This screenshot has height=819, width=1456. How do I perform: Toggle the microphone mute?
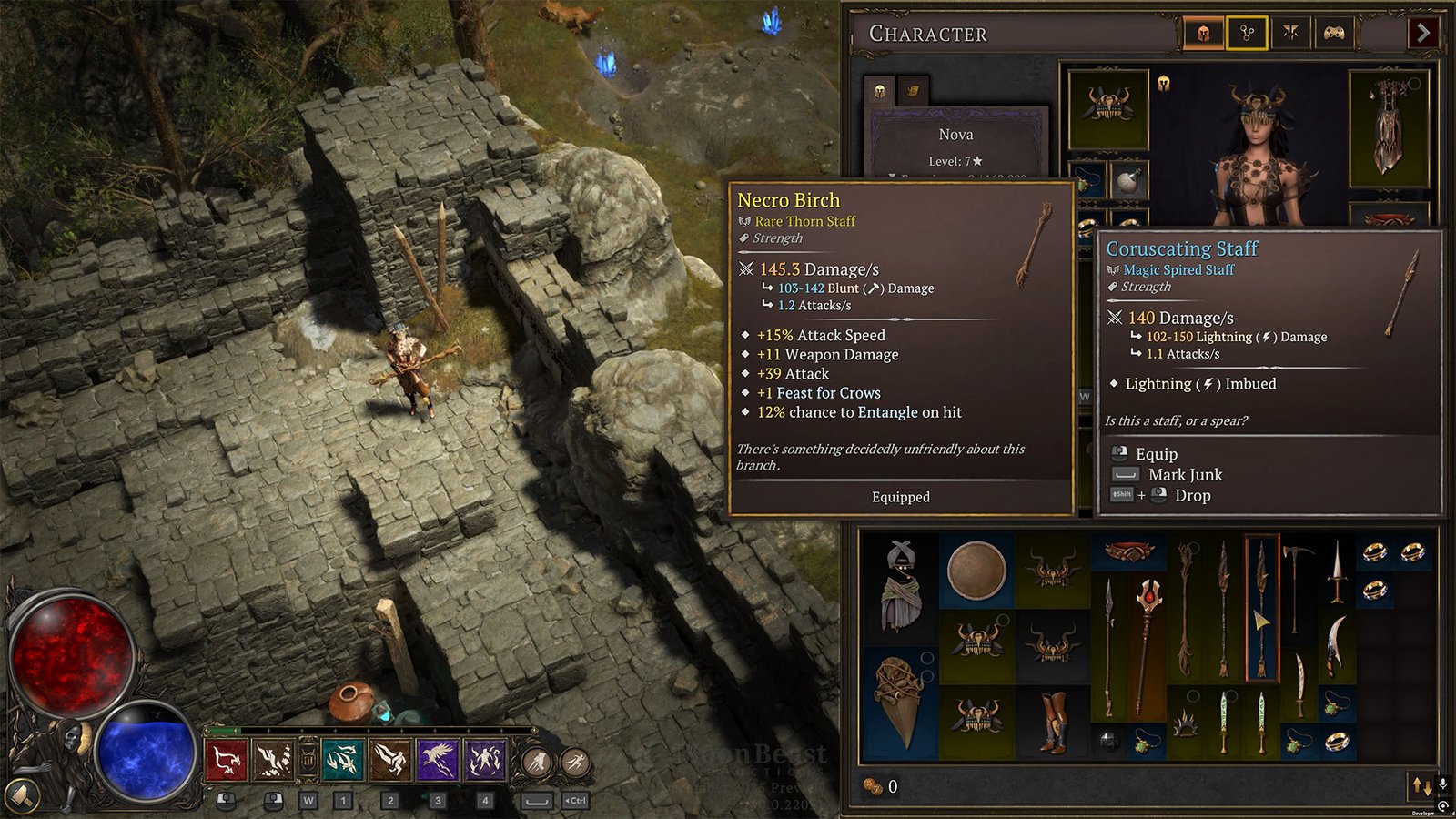1443,784
